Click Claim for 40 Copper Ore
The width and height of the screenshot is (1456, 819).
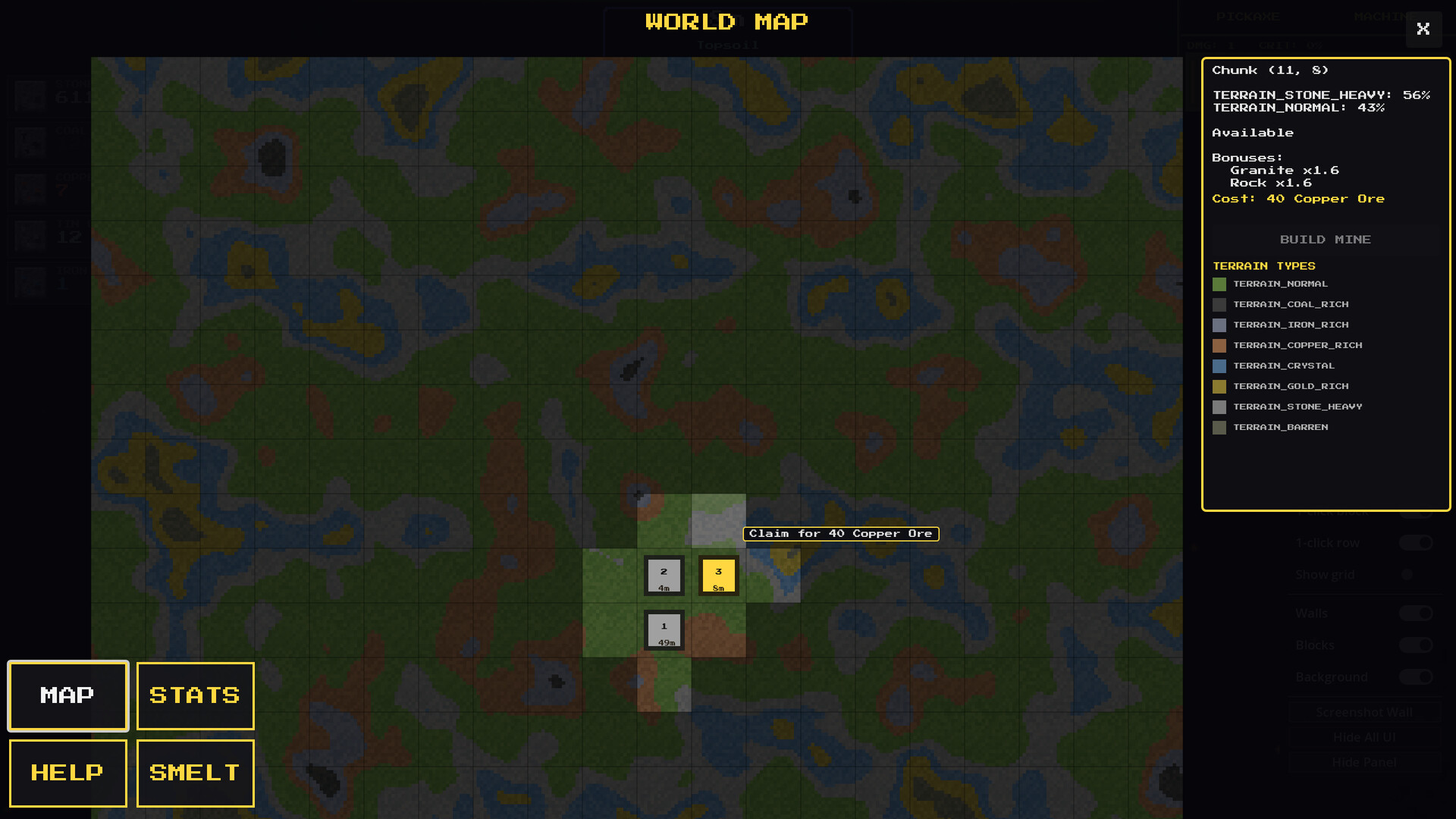(x=841, y=533)
